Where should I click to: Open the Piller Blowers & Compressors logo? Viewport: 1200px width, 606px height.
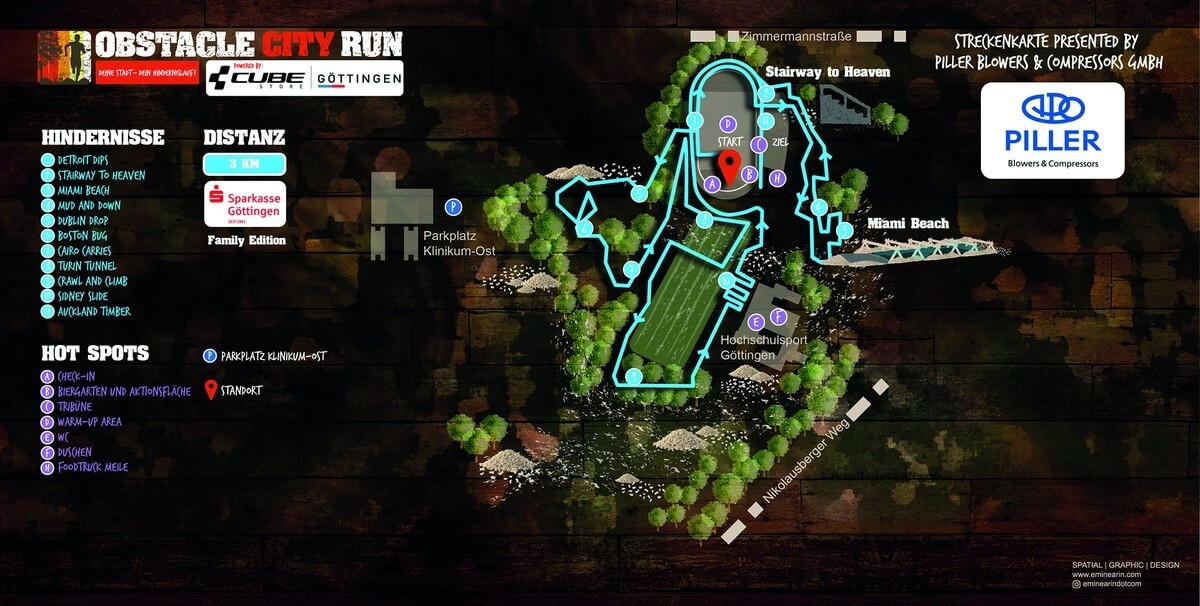coord(1052,131)
